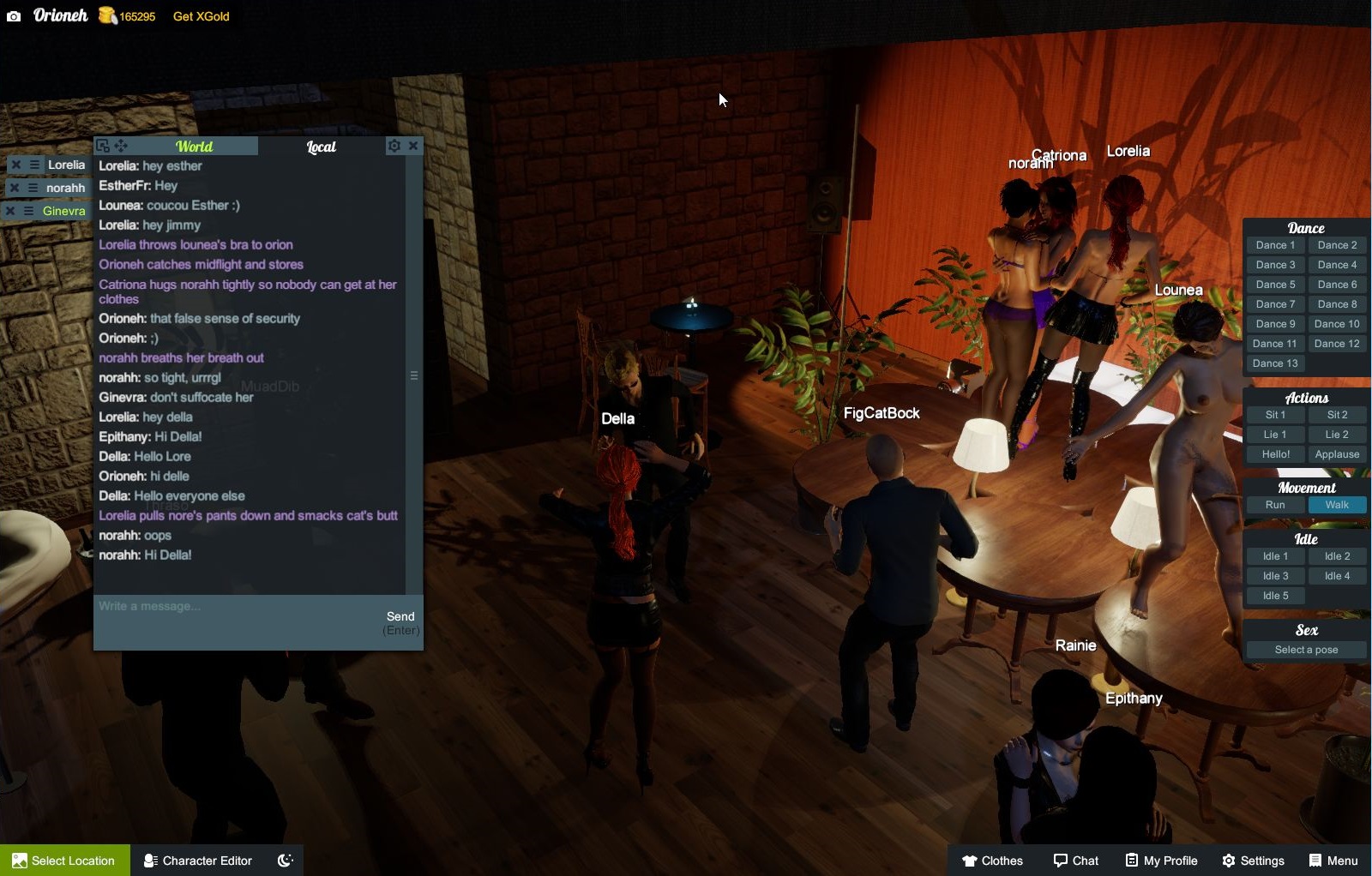1372x876 pixels.
Task: Click the Get XGold link
Action: tap(200, 15)
